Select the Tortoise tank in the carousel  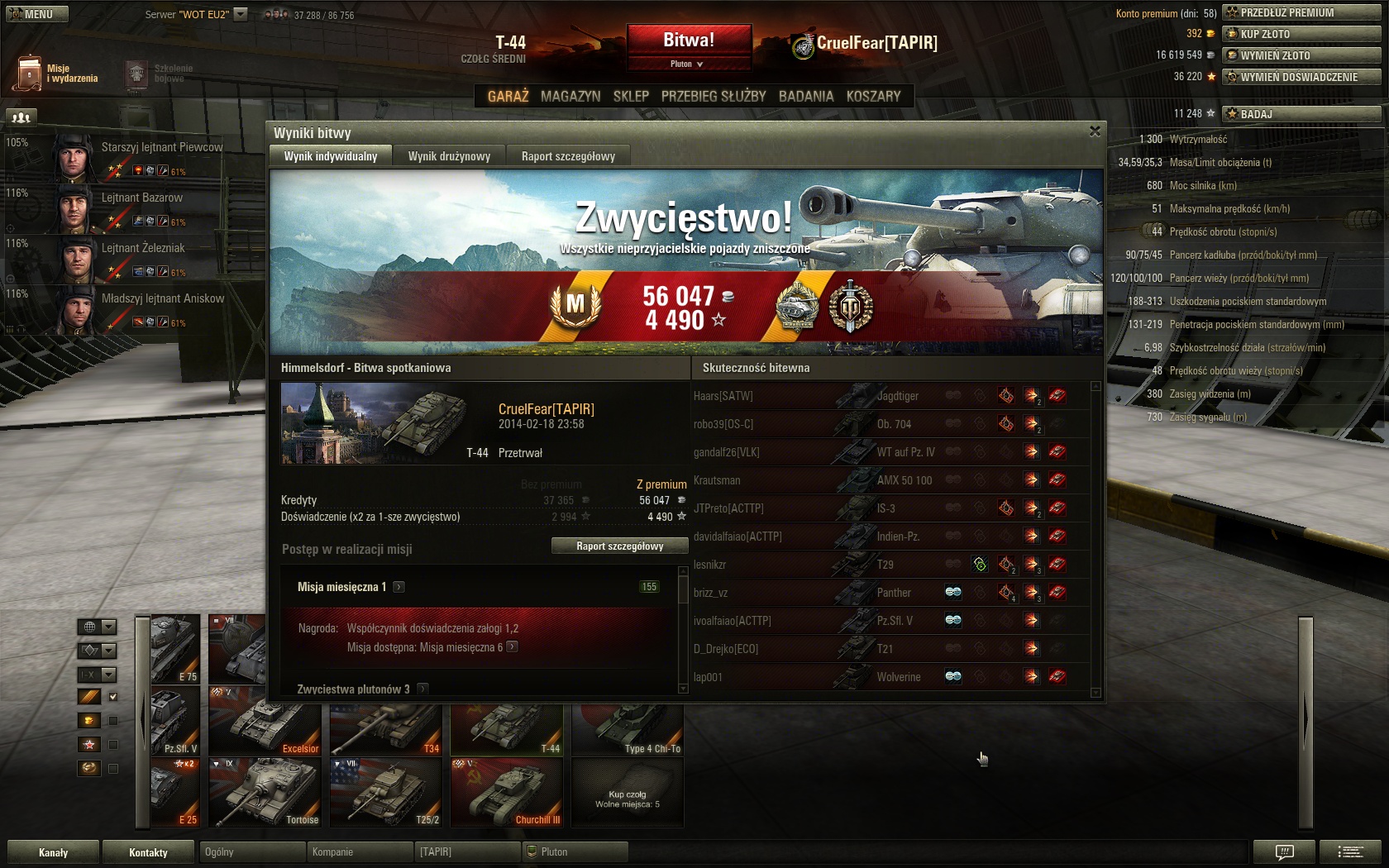click(265, 793)
